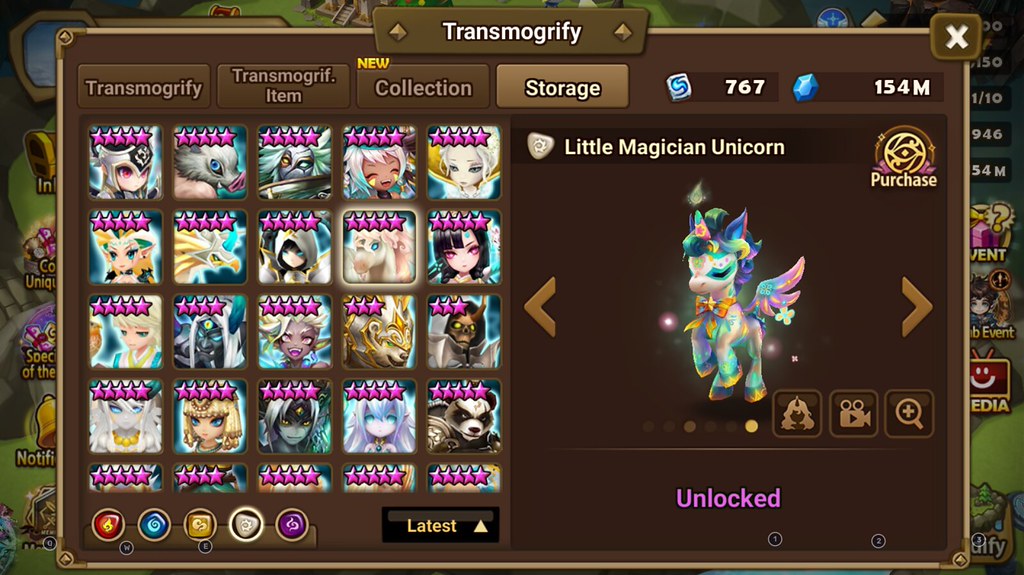This screenshot has height=575, width=1024.
Task: Select the golden phoenix bird thumbnail
Action: 210,247
